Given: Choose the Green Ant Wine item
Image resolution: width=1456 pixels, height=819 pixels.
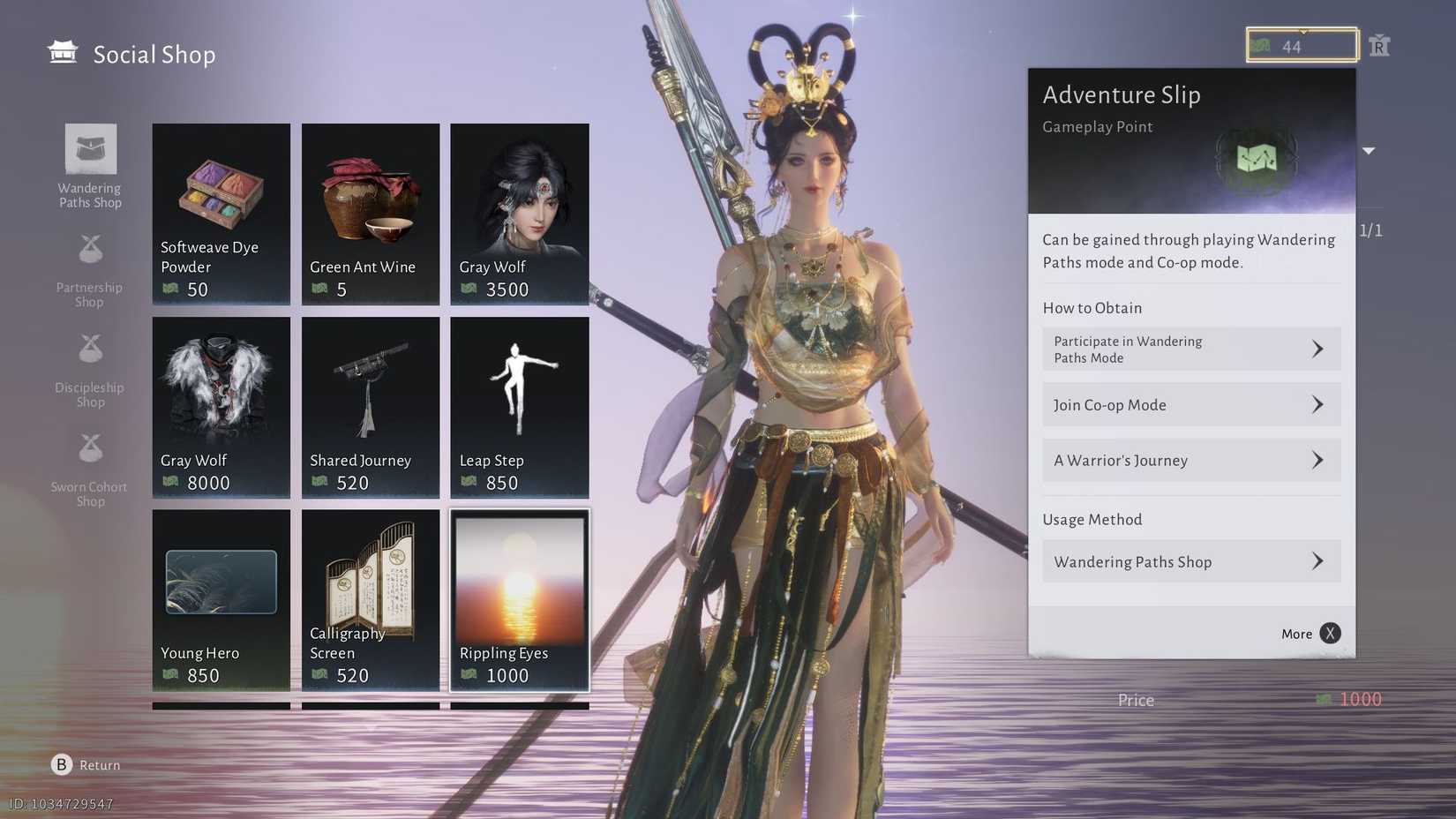Looking at the screenshot, I should [x=371, y=214].
